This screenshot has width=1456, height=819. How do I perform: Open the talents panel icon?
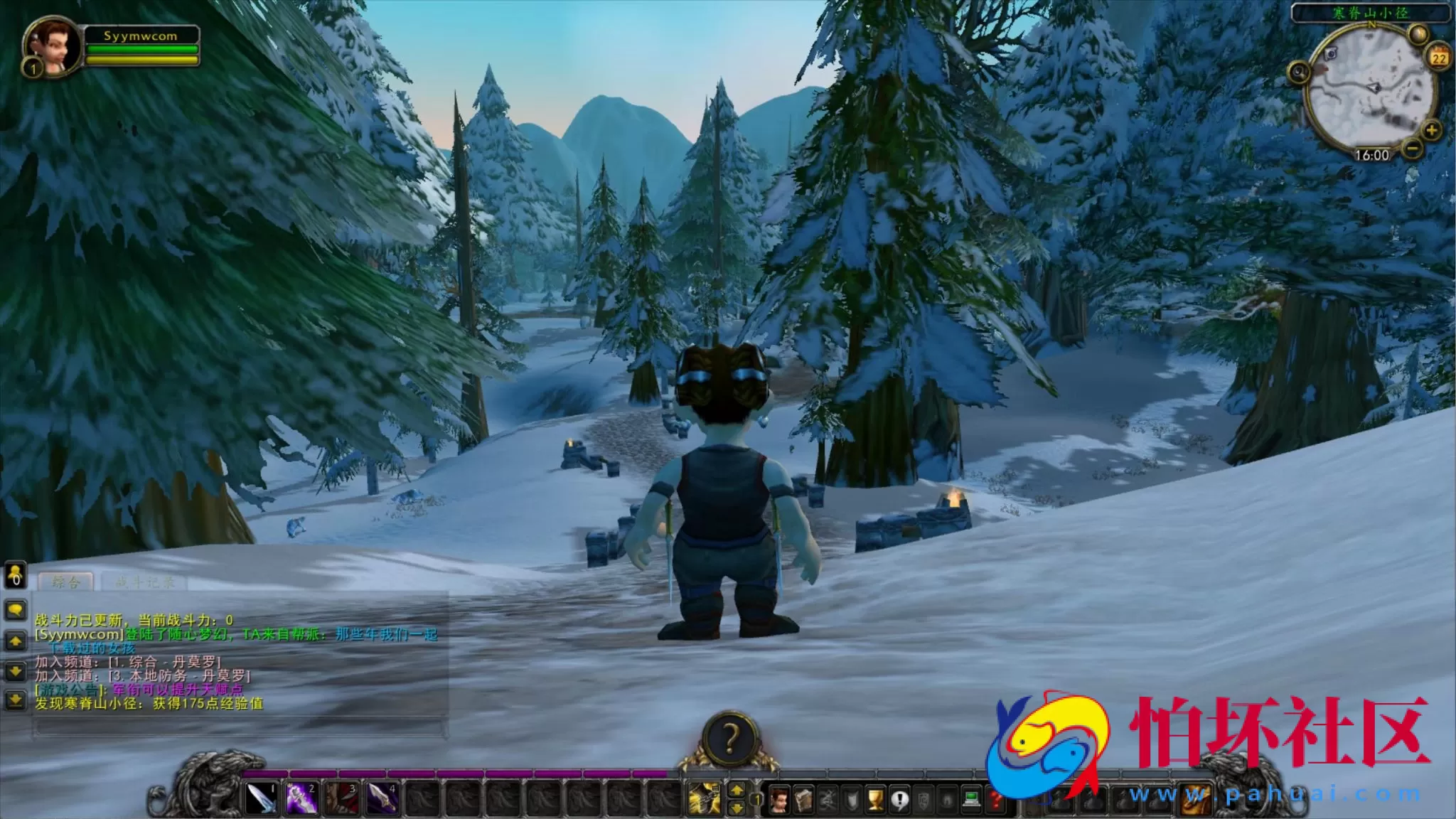pyautogui.click(x=828, y=800)
